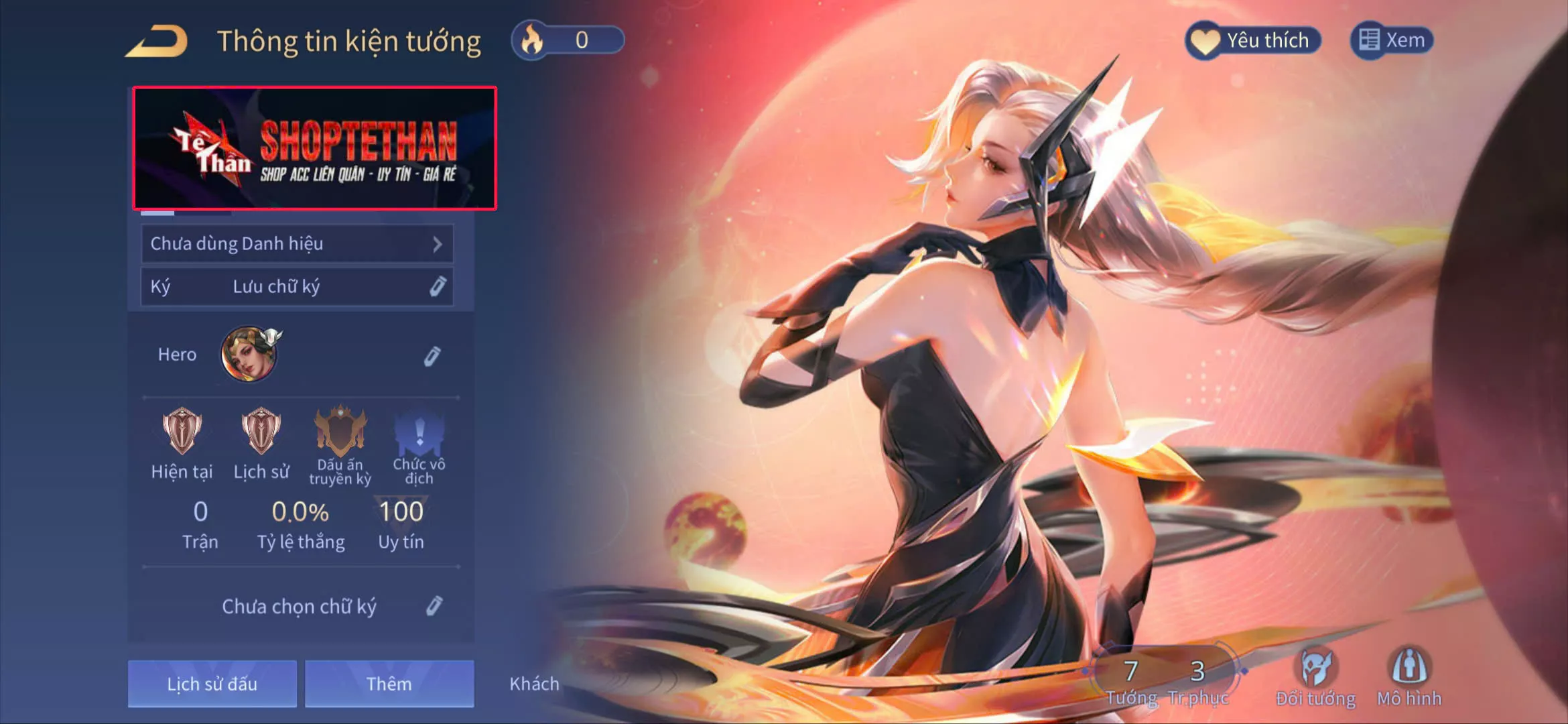Open the SHOPTETHAN banner advertisement
Screen dimensions: 1568x724
[318, 147]
